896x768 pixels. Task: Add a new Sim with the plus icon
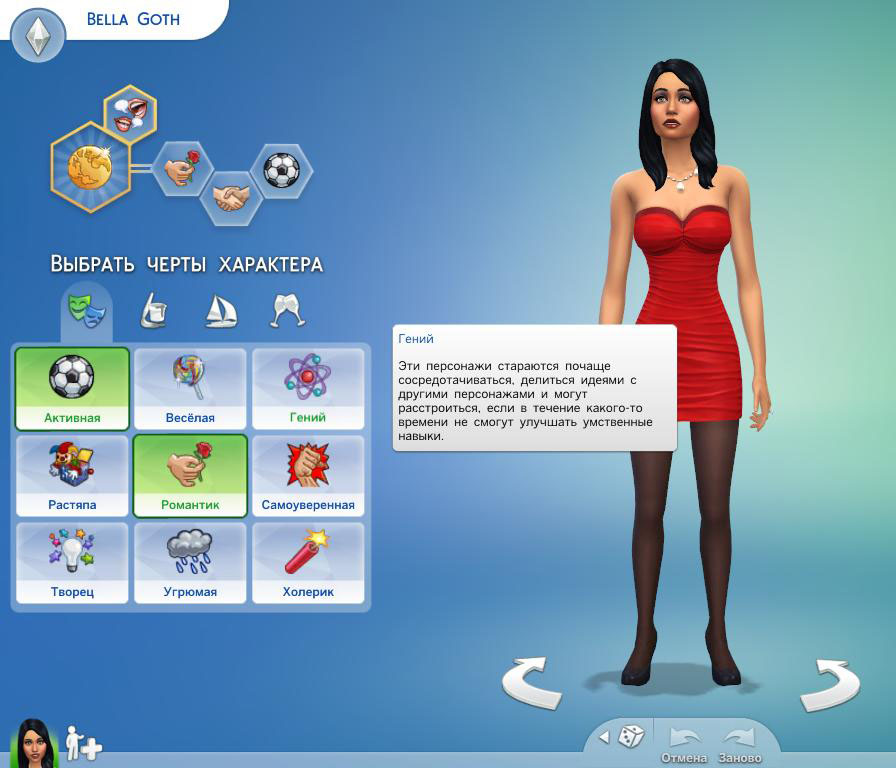pos(83,742)
